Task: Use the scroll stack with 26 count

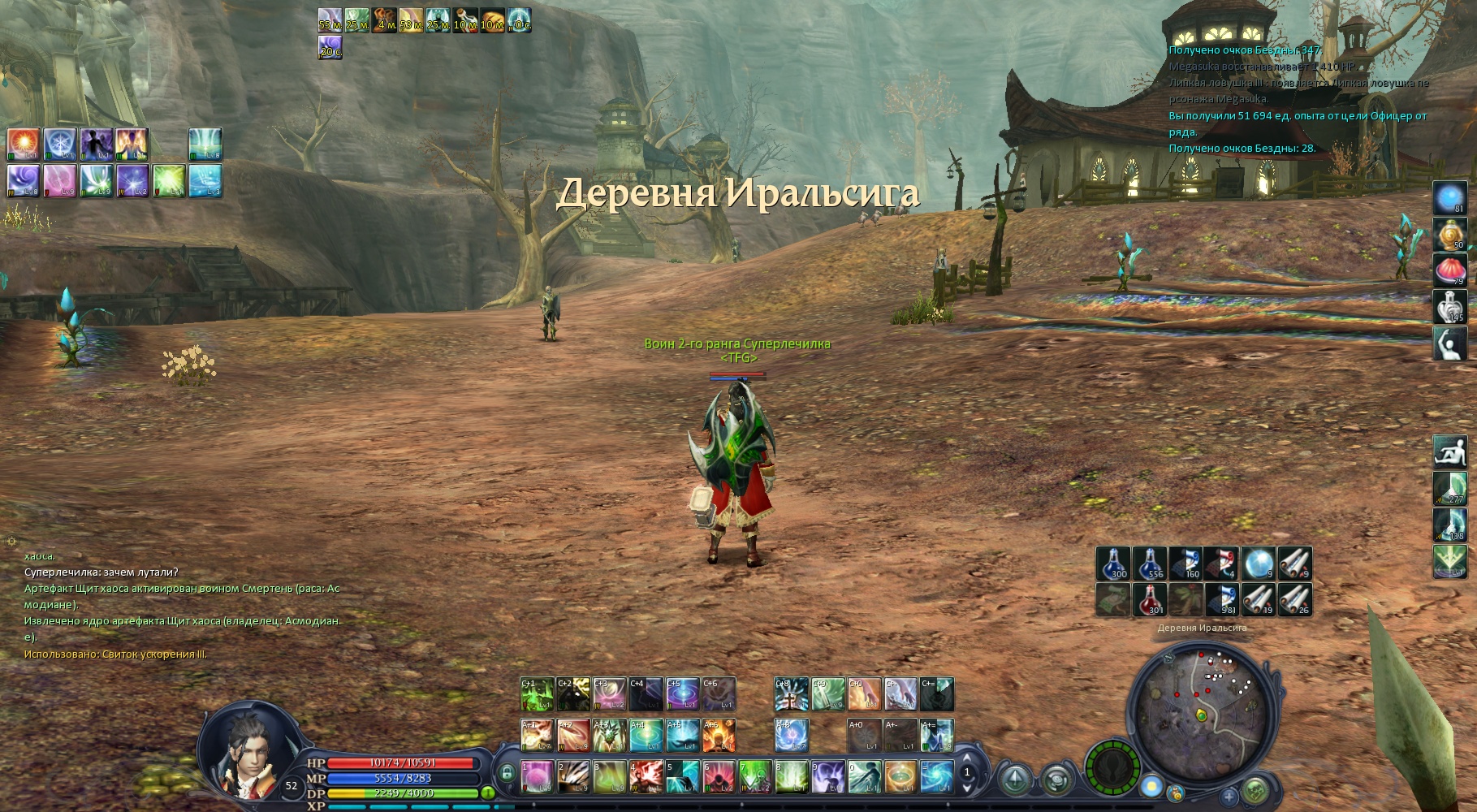Action: [x=1295, y=599]
